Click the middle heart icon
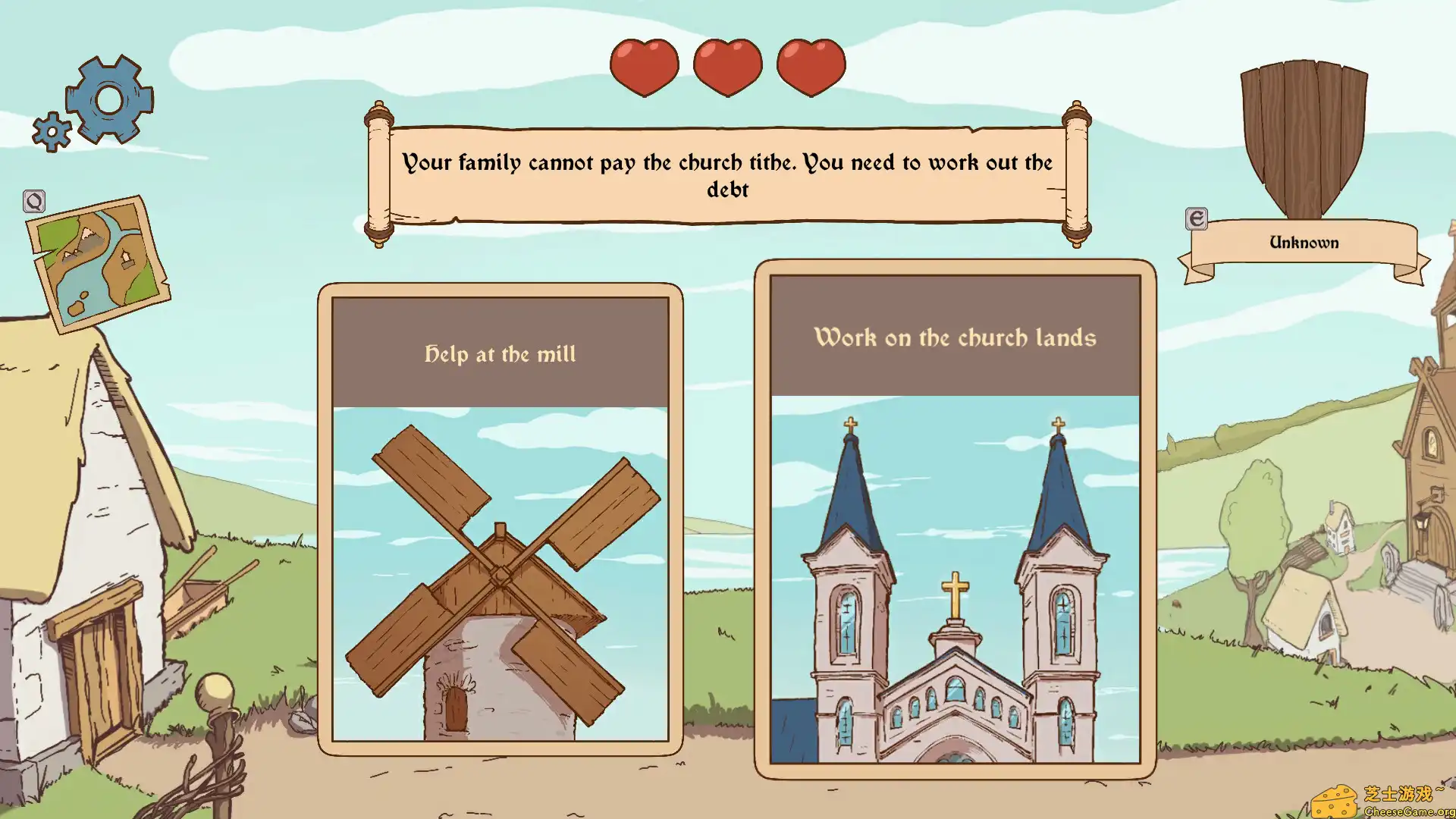This screenshot has width=1456, height=819. tap(727, 67)
